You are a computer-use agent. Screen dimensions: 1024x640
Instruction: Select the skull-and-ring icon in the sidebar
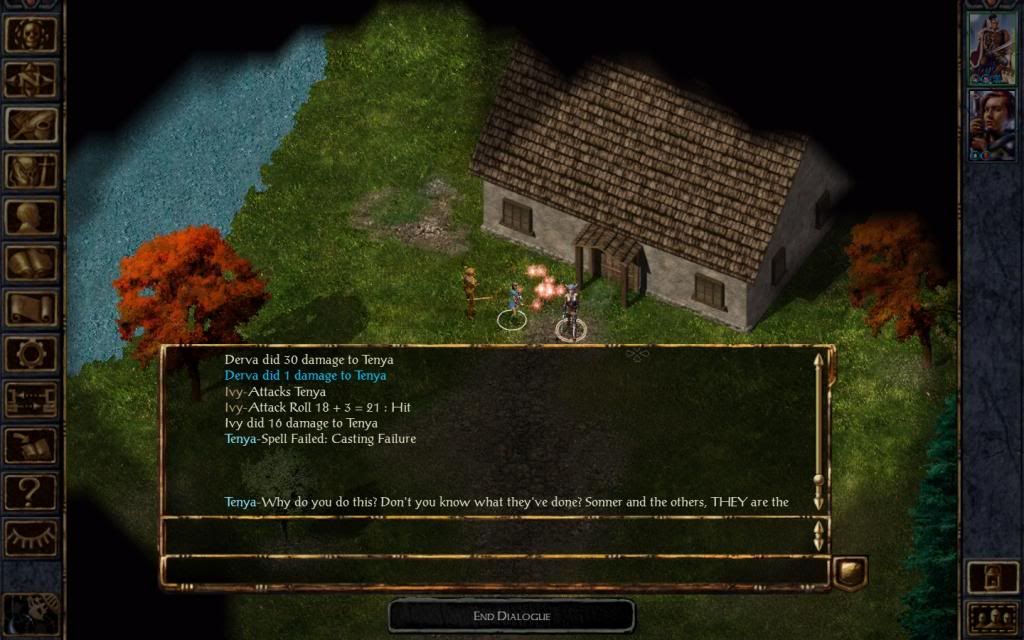[x=31, y=34]
